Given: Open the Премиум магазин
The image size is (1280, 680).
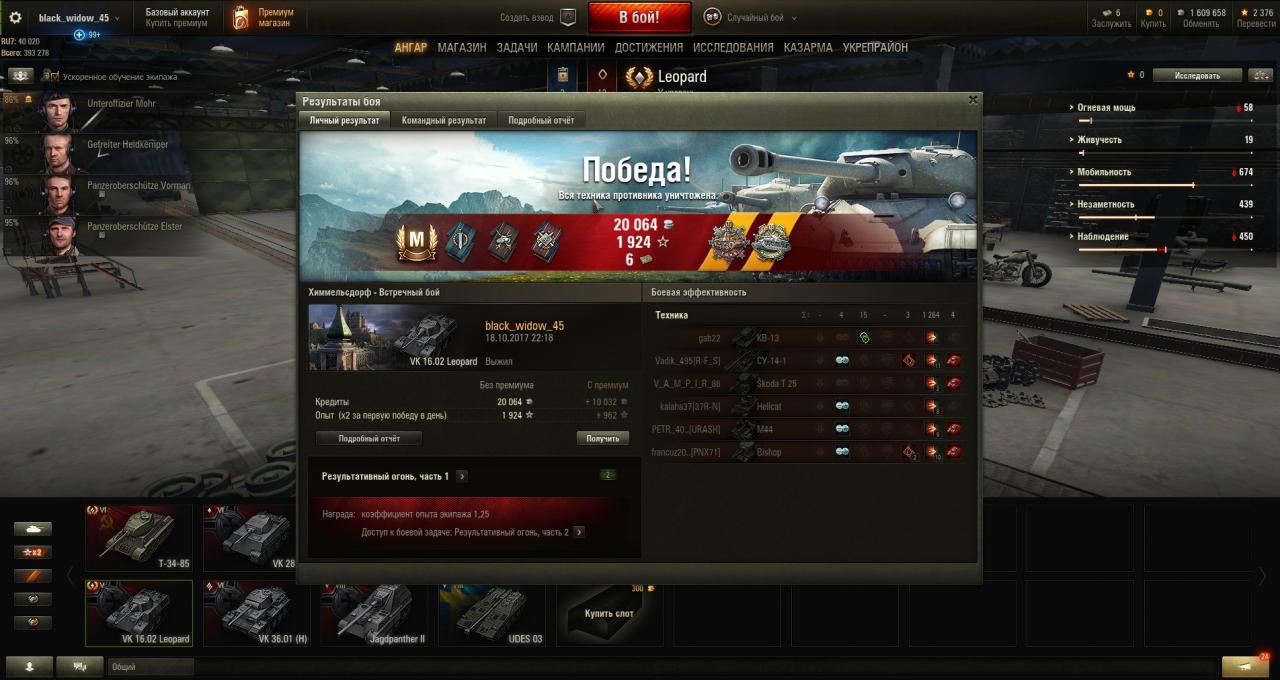Looking at the screenshot, I should (265, 17).
